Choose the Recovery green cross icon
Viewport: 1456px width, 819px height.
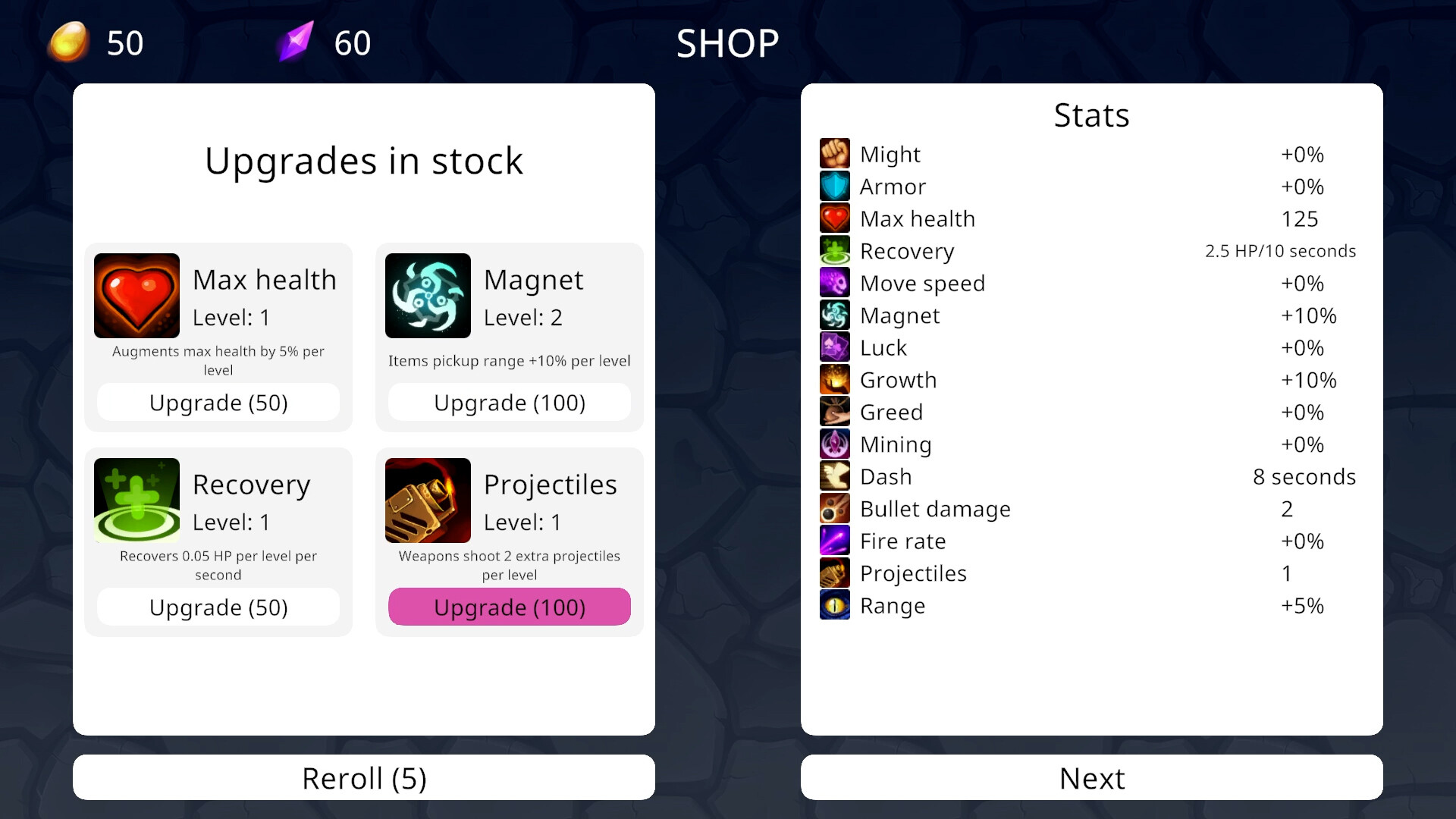[136, 500]
